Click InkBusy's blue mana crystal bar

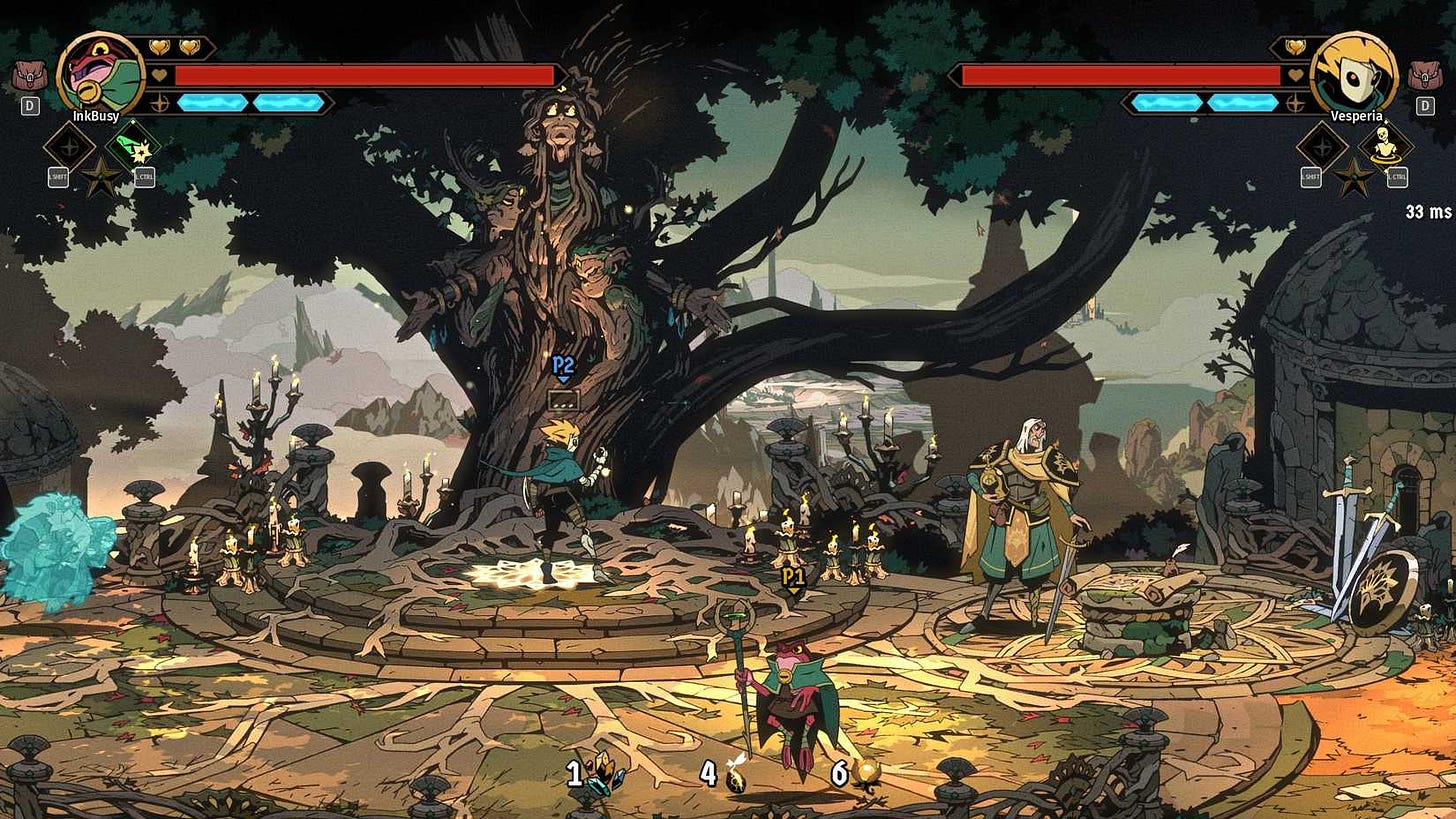[212, 104]
